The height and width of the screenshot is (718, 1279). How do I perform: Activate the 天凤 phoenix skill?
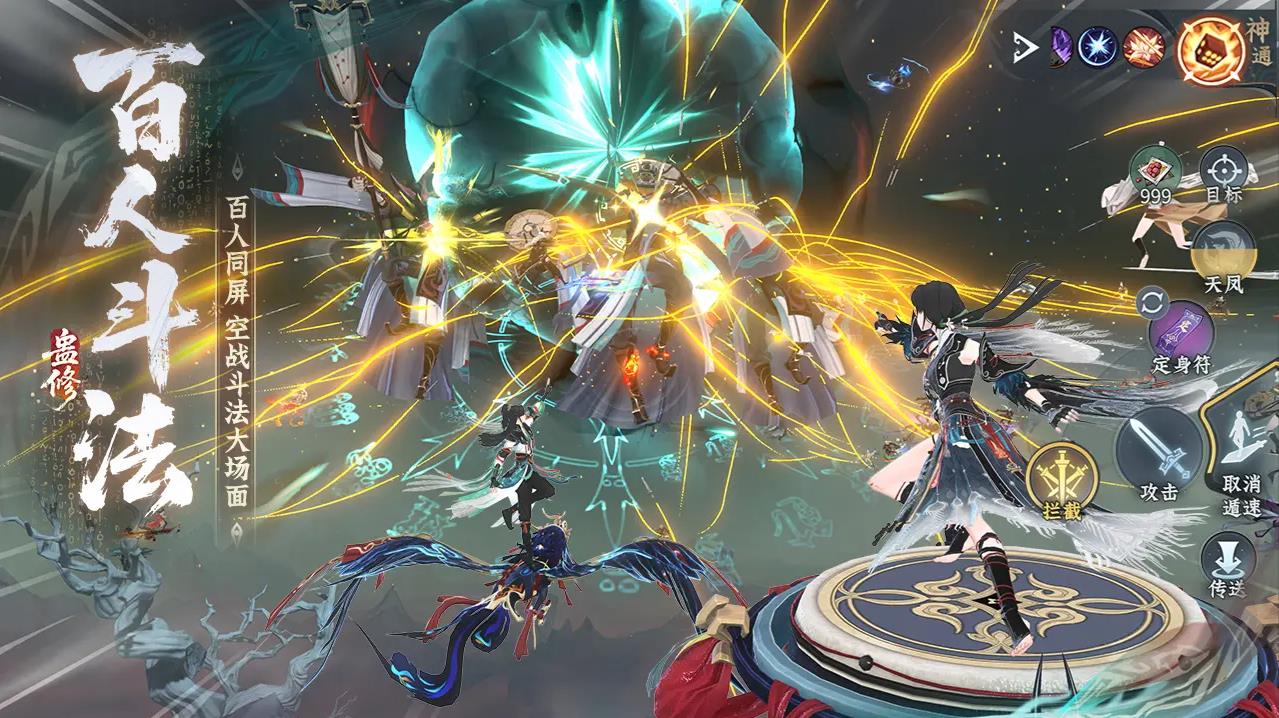[1221, 252]
